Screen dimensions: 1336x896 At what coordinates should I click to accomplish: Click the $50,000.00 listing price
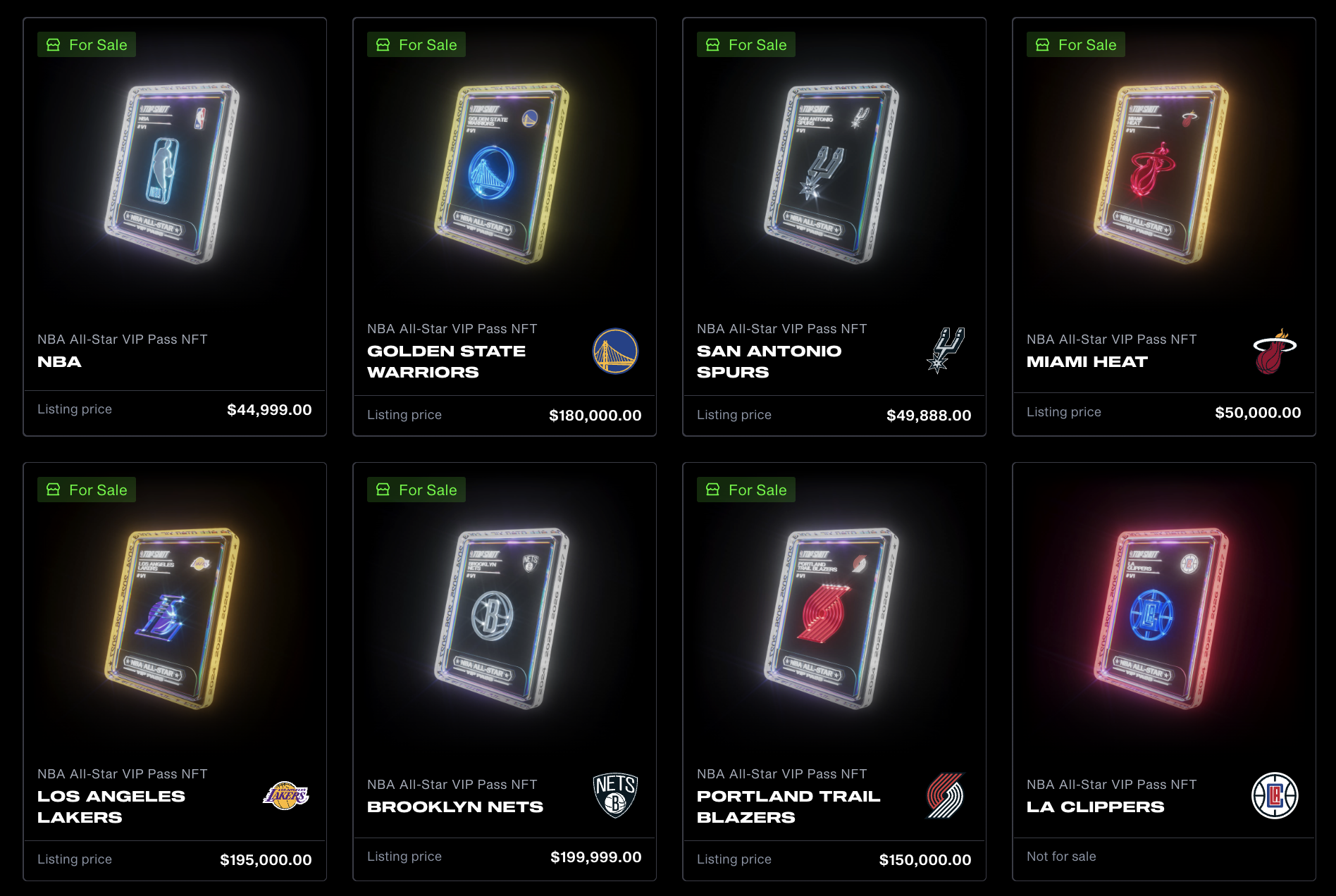[x=1258, y=413]
